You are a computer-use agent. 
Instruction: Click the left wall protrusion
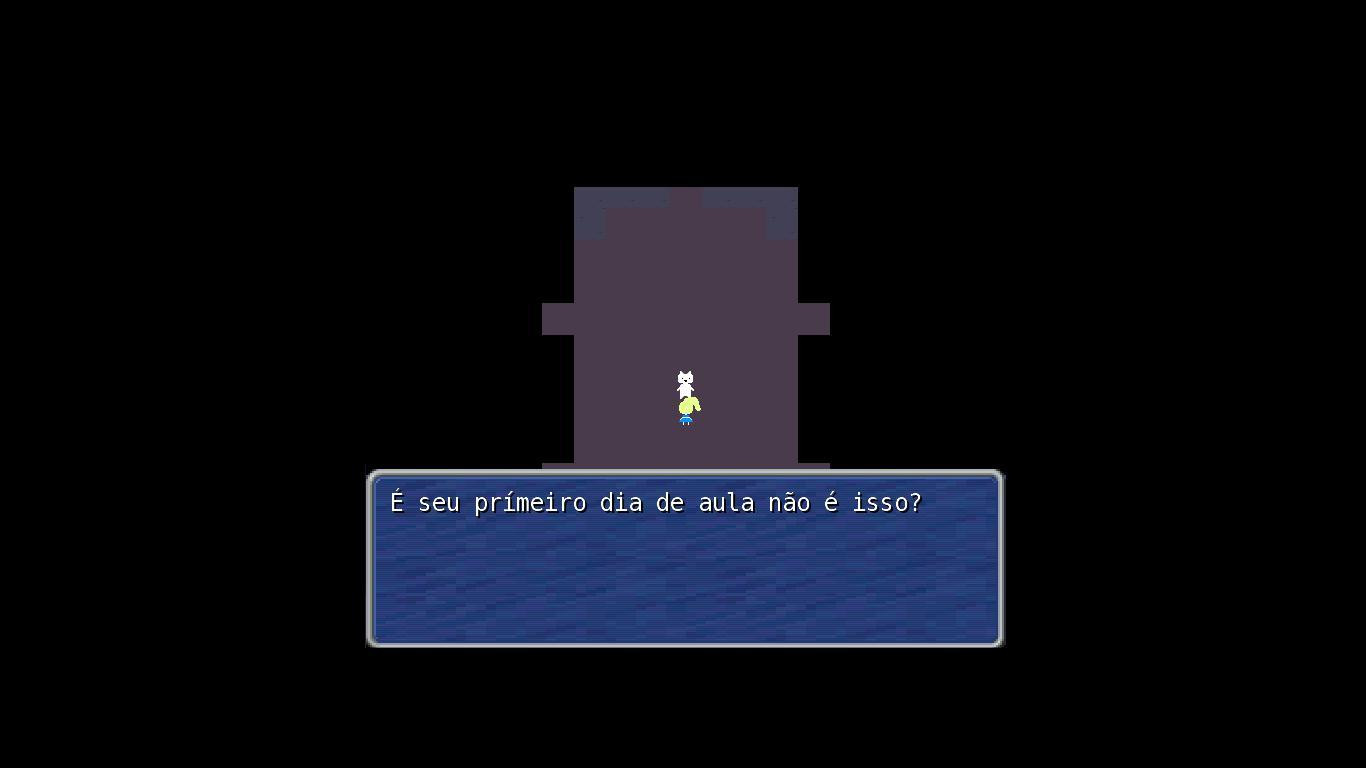[556, 317]
